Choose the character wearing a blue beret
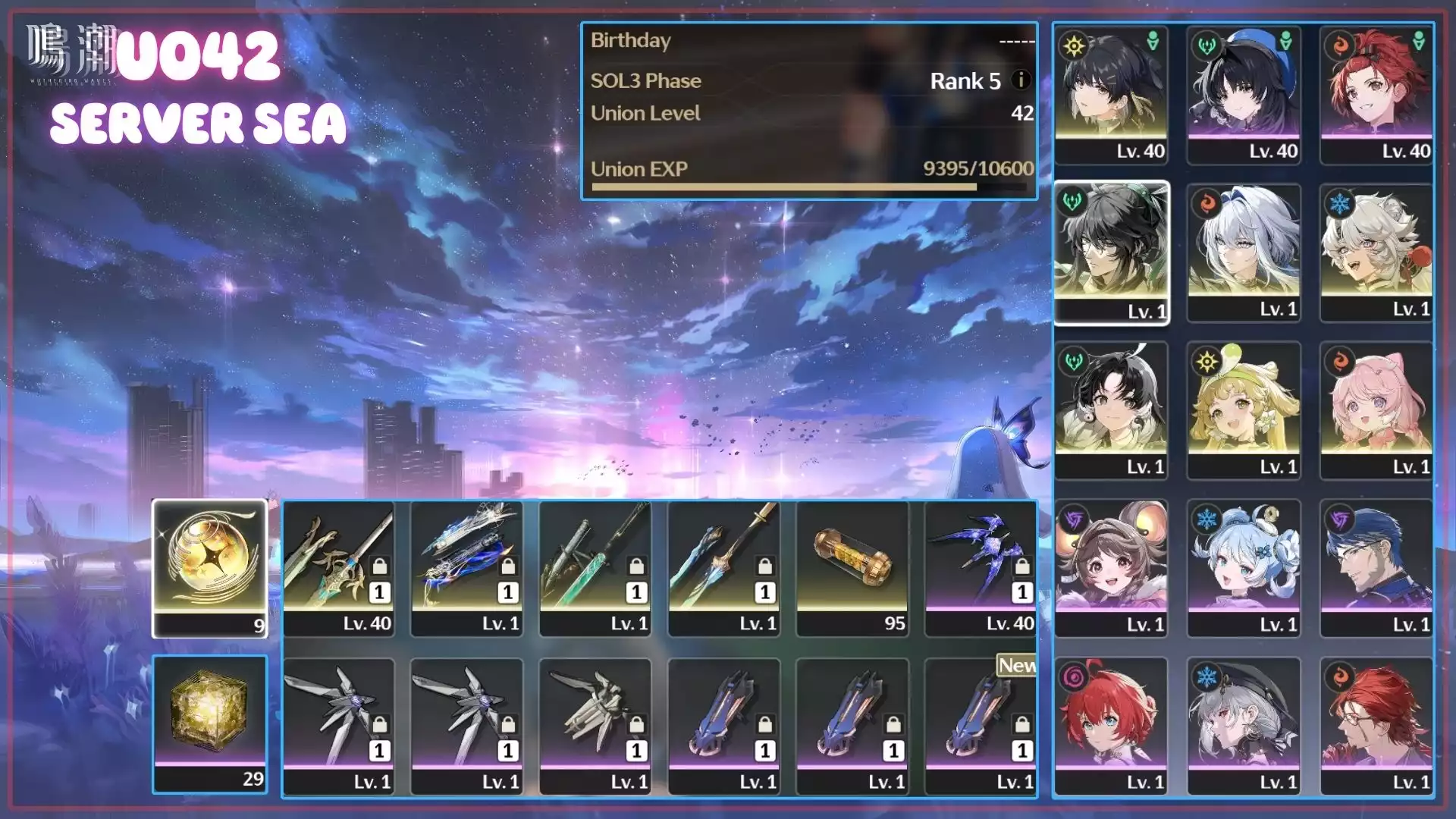 (1244, 95)
